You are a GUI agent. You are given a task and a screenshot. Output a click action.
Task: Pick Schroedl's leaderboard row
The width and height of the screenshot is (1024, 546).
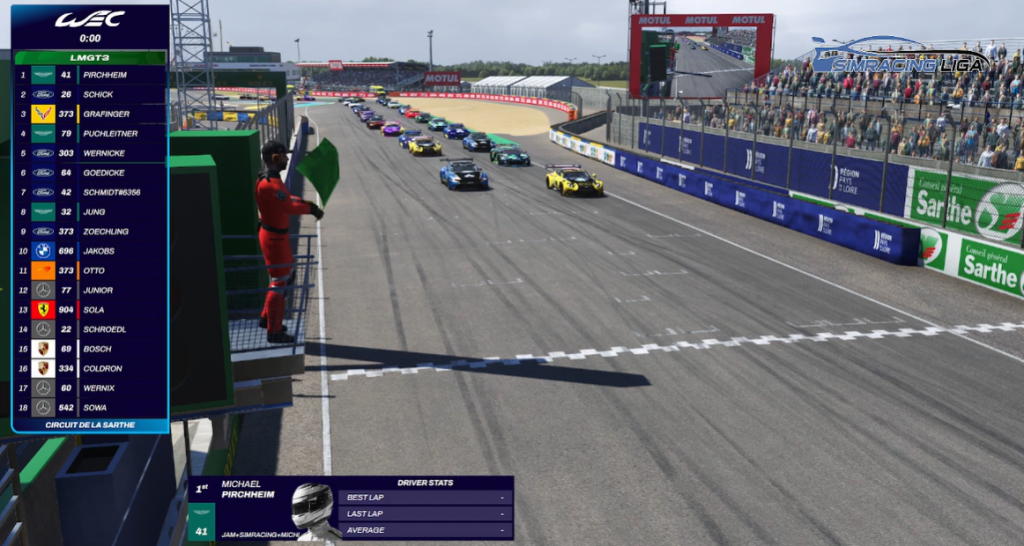[x=90, y=329]
